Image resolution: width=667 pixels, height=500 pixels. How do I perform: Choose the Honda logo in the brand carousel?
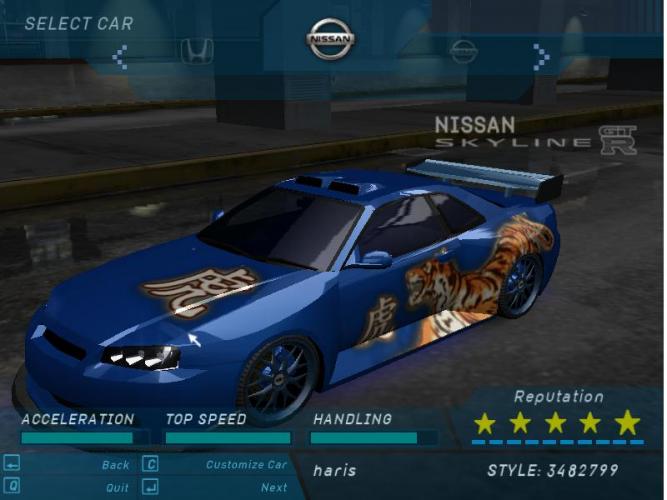pos(196,51)
